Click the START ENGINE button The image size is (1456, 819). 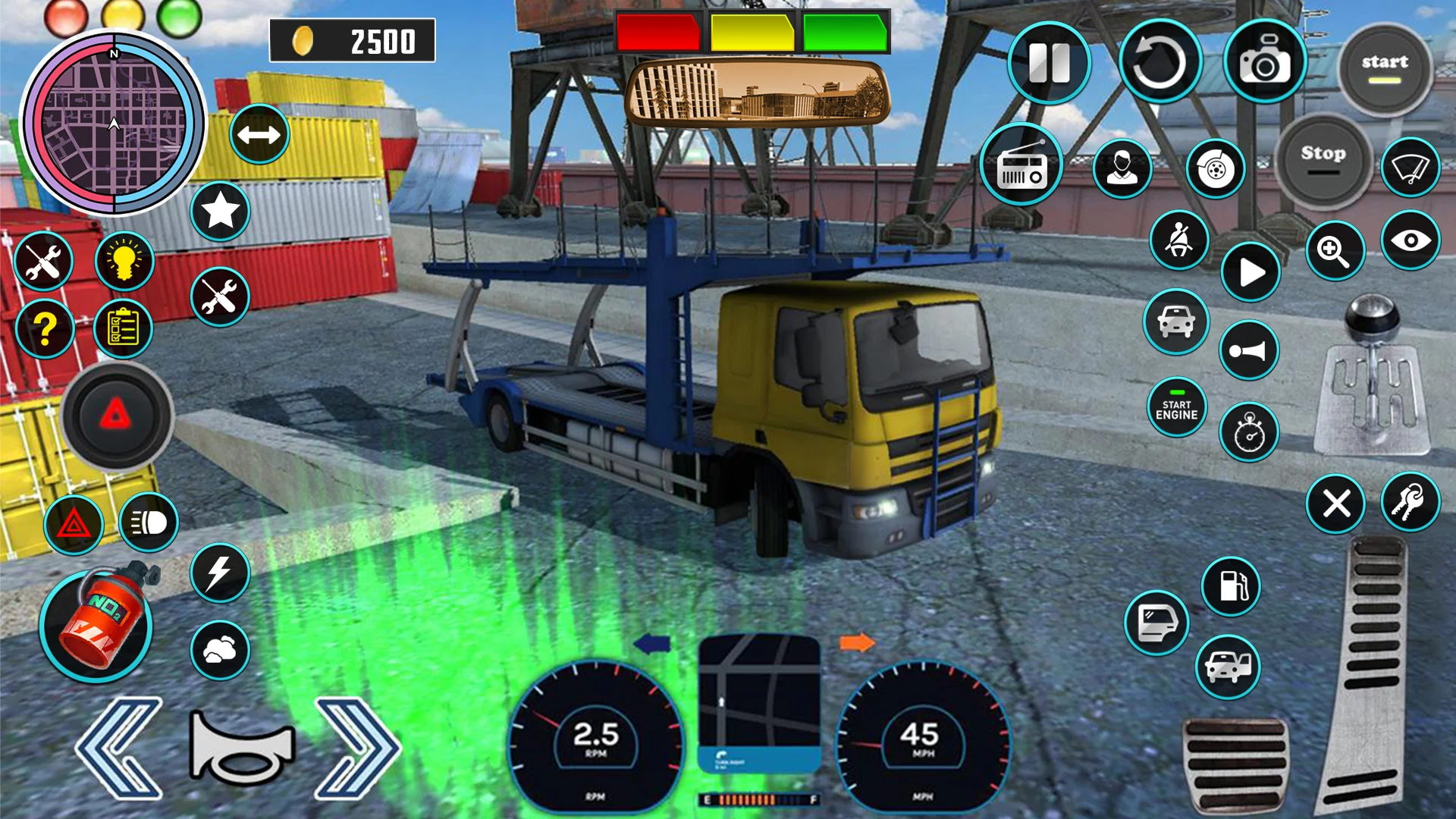[1176, 409]
